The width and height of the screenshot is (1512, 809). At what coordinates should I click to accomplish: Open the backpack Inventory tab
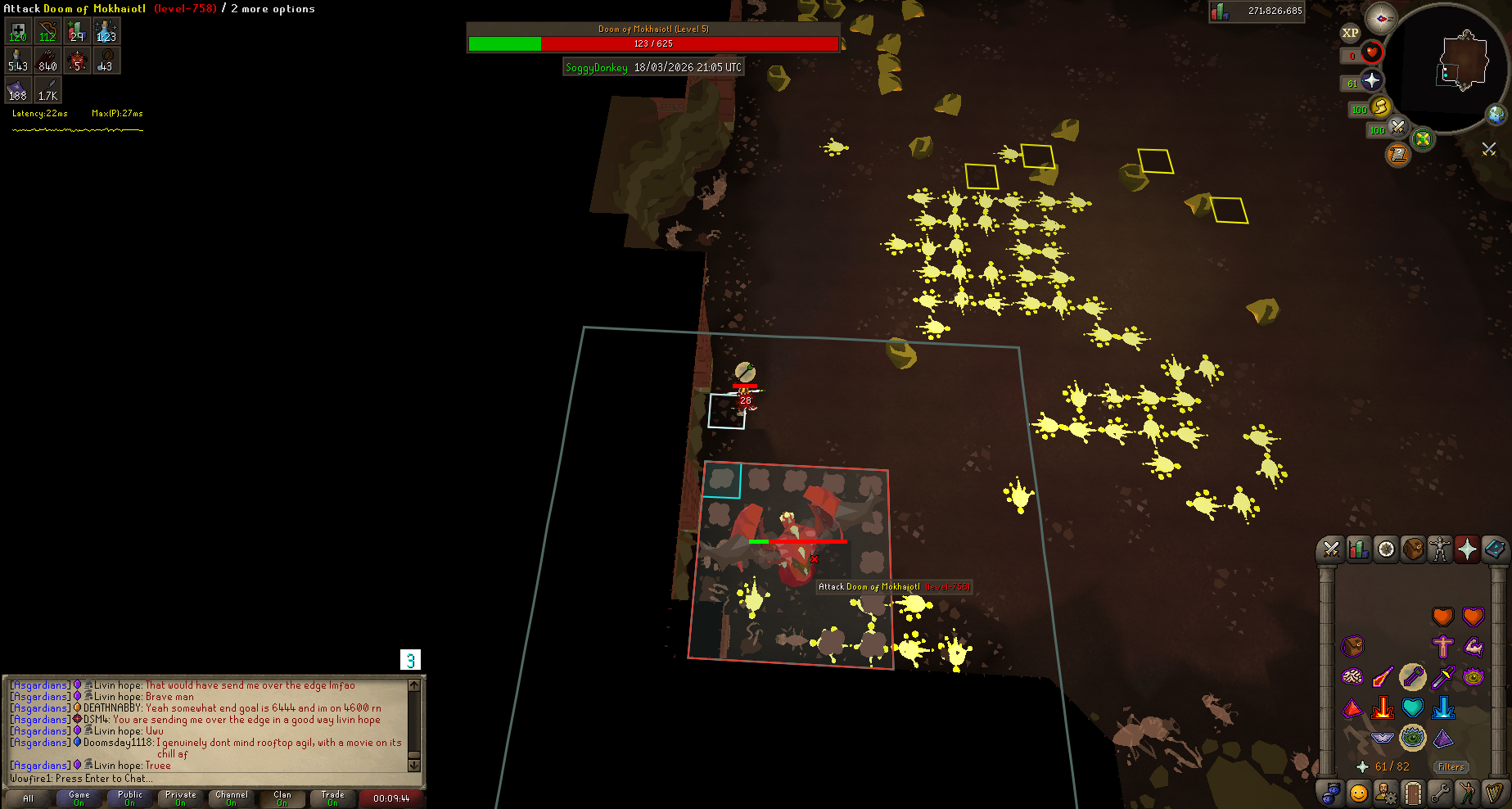(x=1413, y=549)
